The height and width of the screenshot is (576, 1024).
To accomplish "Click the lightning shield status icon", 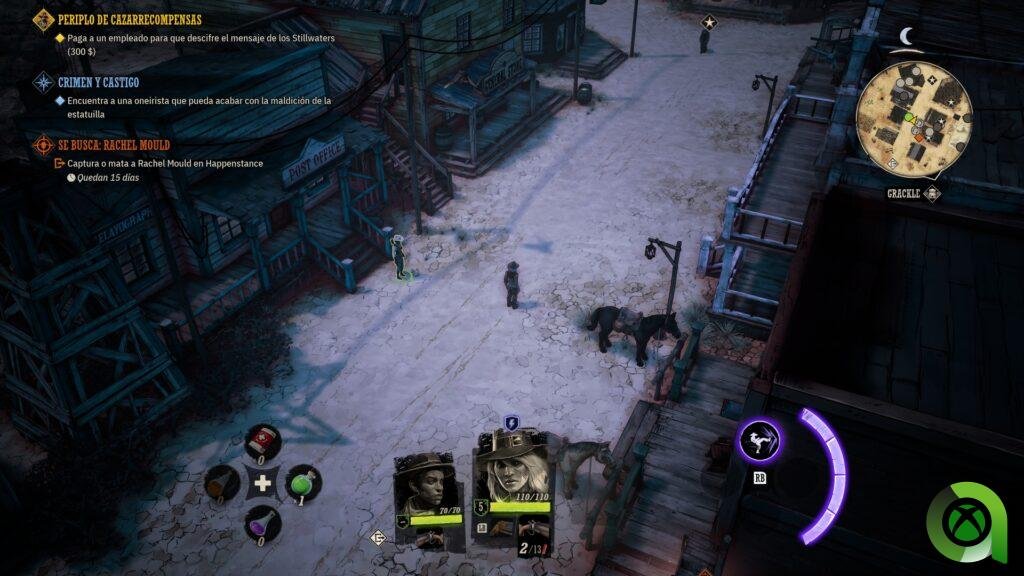I will (x=512, y=423).
